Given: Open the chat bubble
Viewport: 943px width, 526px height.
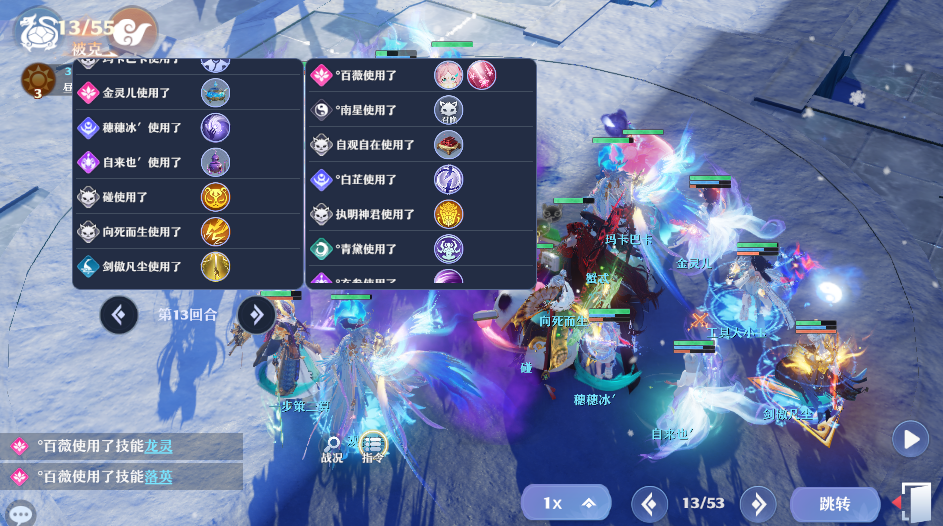Looking at the screenshot, I should point(21,514).
